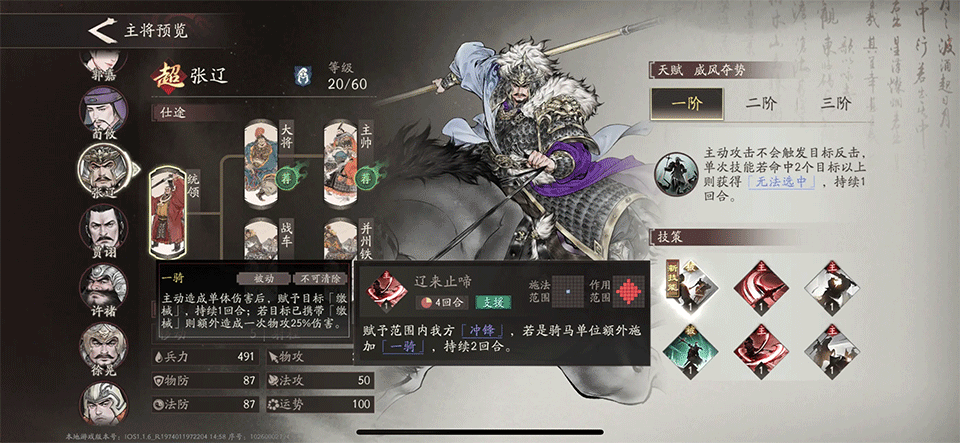Tap the blue helmet icon beside 等级
The image size is (960, 443).
click(x=302, y=76)
